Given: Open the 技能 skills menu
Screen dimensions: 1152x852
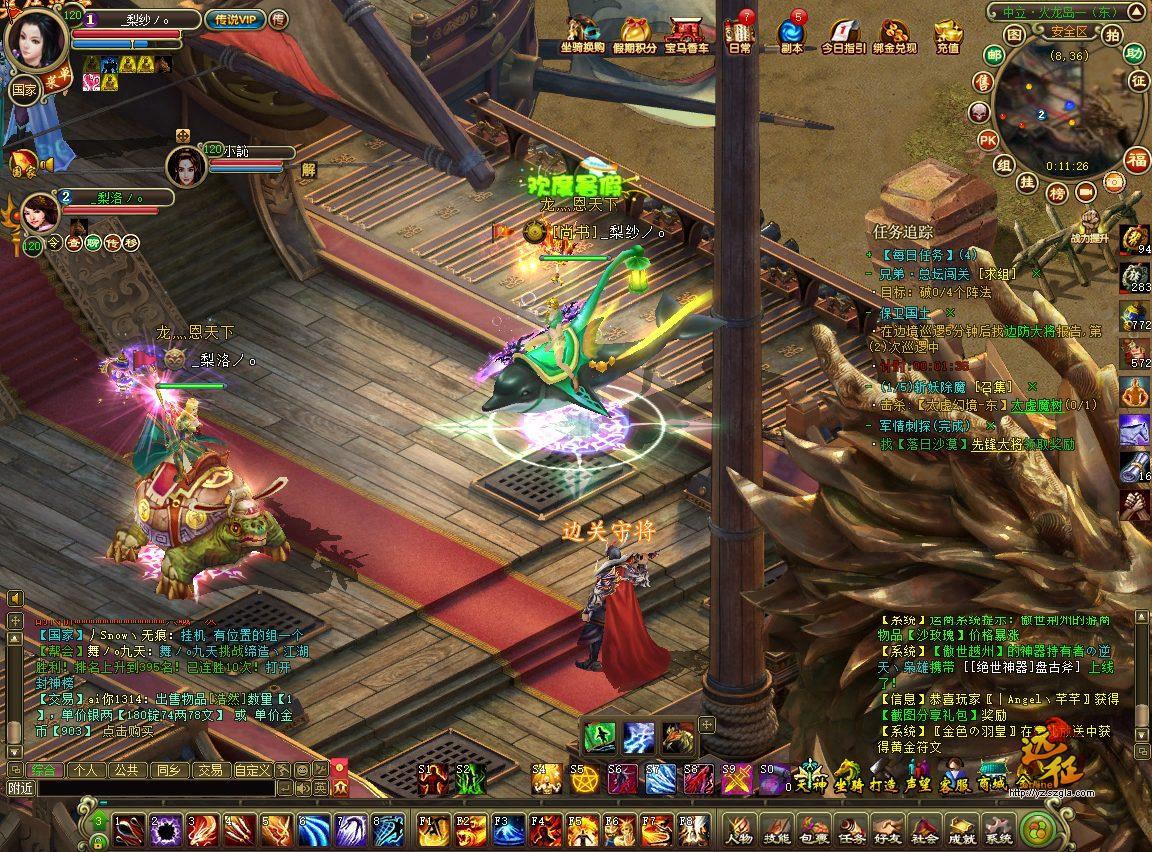Looking at the screenshot, I should pos(777,829).
